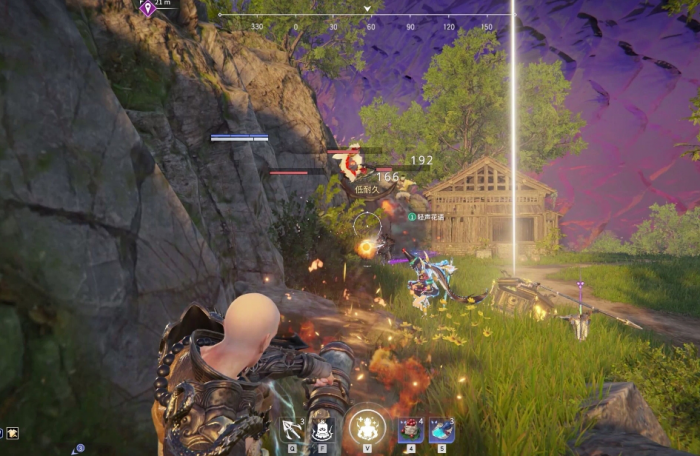This screenshot has width=700, height=456.
Task: Select the red berry food item slot
Action: tap(410, 430)
